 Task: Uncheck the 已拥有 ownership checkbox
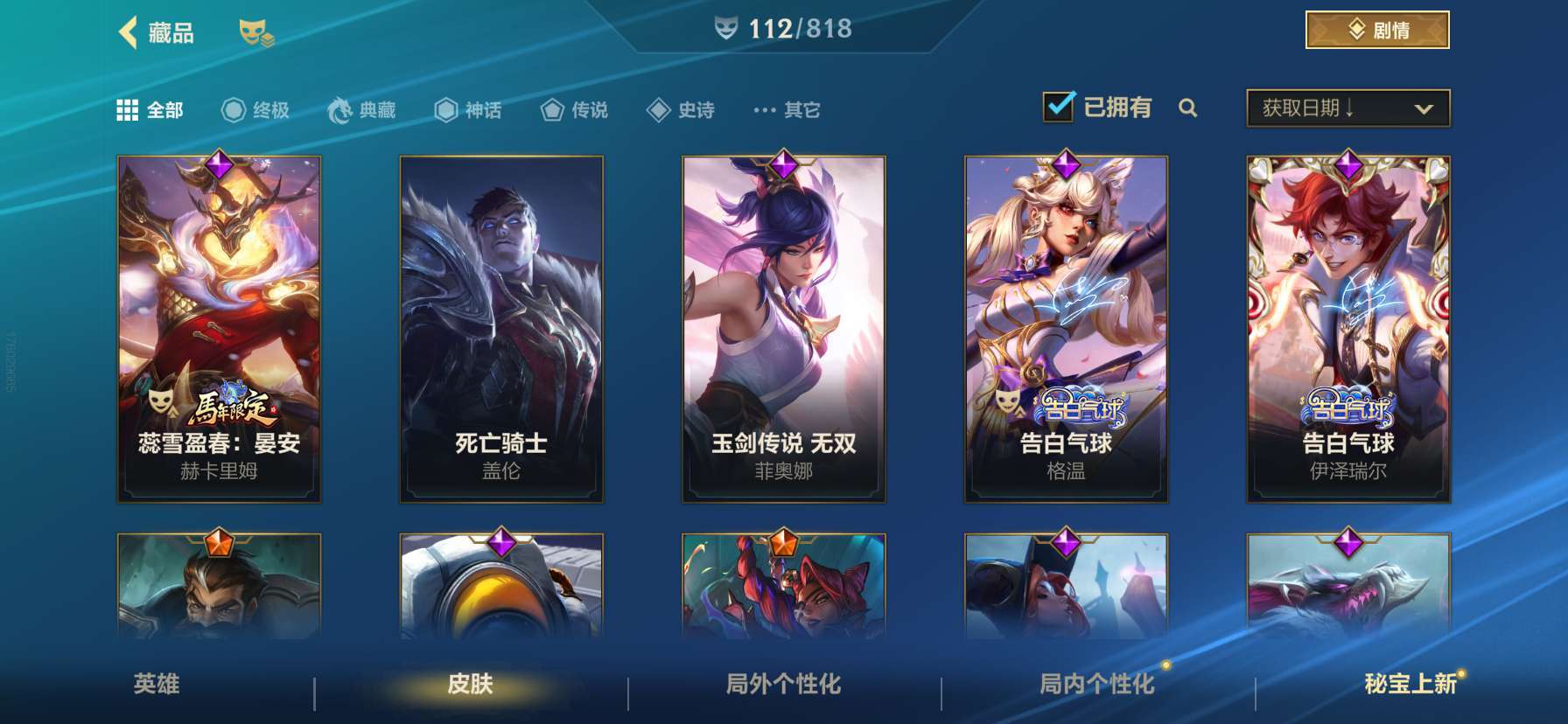[x=1060, y=105]
